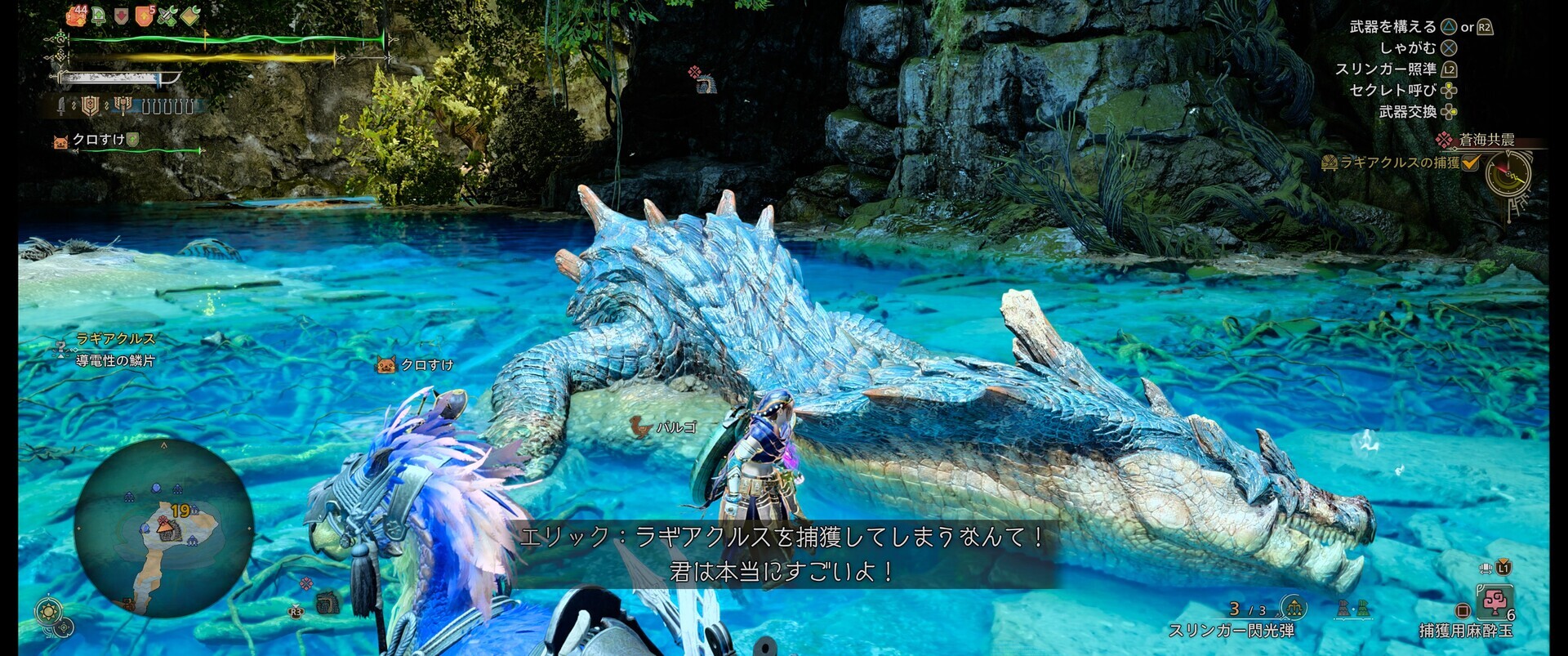1568x656 pixels.
Task: Select the slinger flash pod ammo icon
Action: (x=1293, y=608)
